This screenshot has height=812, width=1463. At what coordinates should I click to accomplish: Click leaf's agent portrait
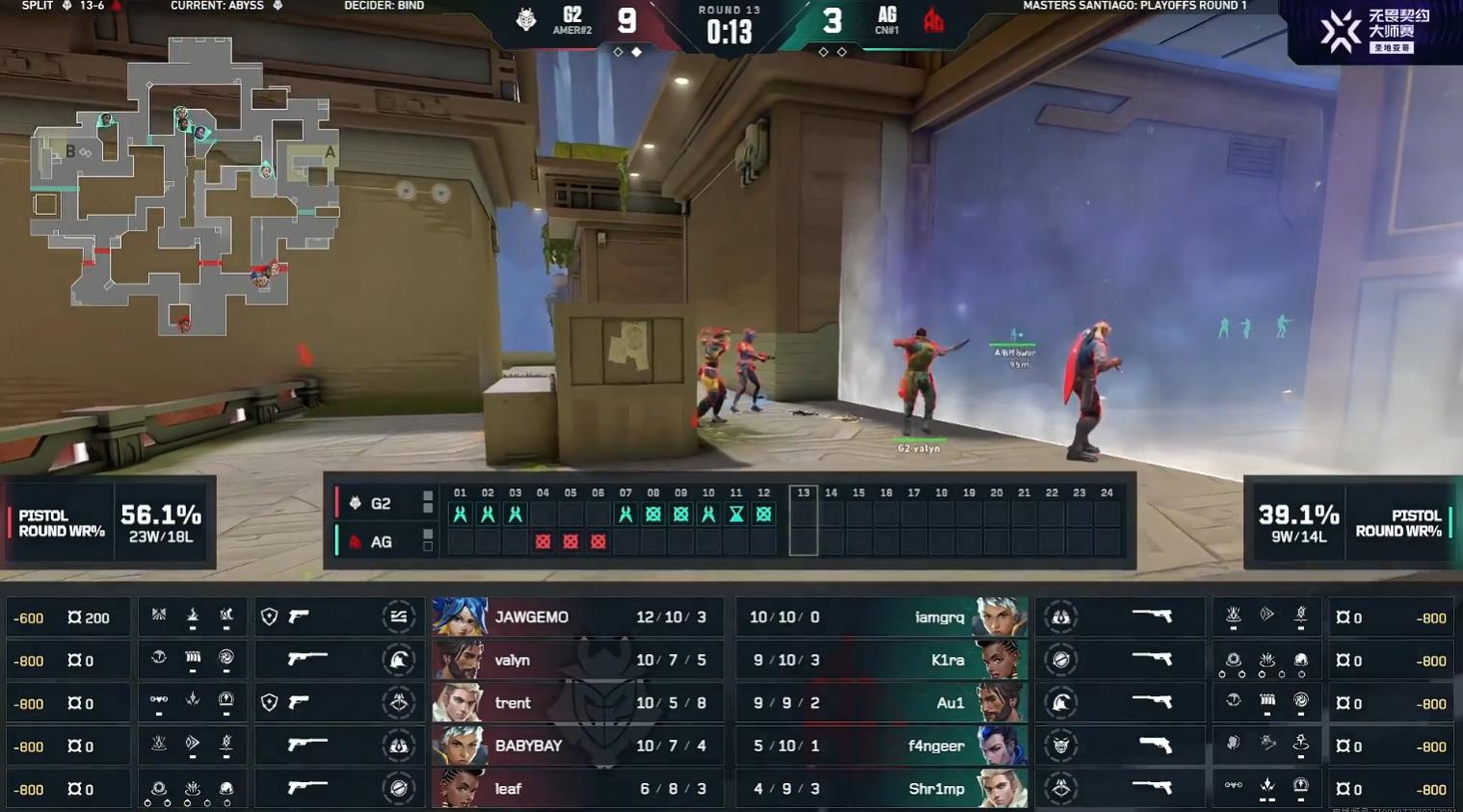[459, 789]
